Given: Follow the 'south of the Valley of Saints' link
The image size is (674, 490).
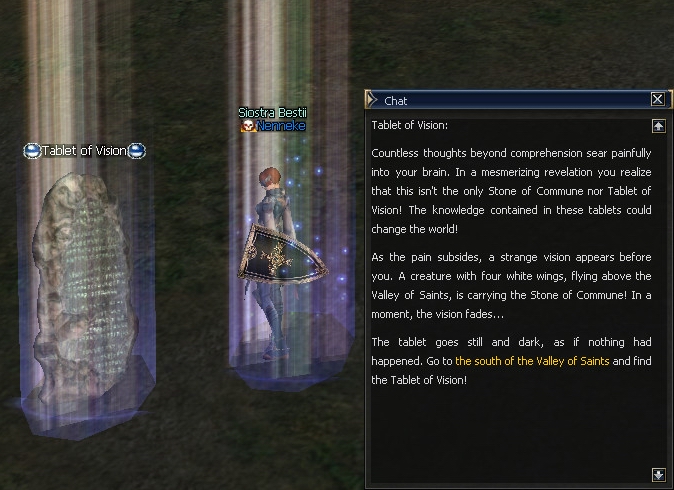Looking at the screenshot, I should point(532,360).
